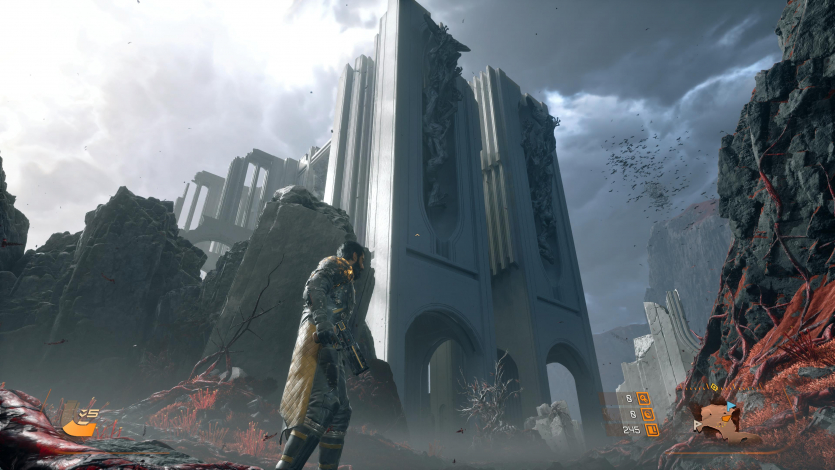The width and height of the screenshot is (835, 470).
Task: Select the orange x5 shield icon
Action: point(79,425)
